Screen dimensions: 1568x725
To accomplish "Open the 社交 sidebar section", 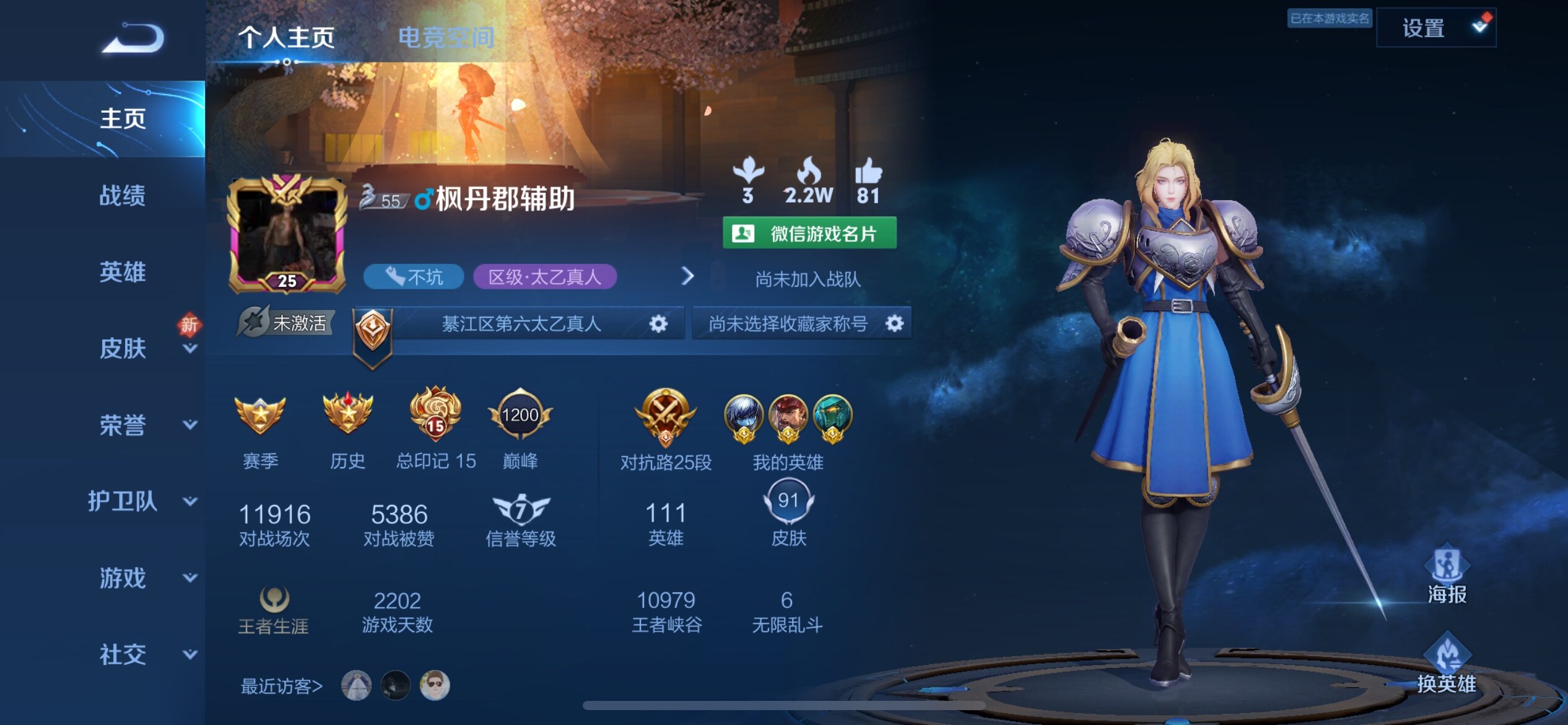I will (124, 654).
